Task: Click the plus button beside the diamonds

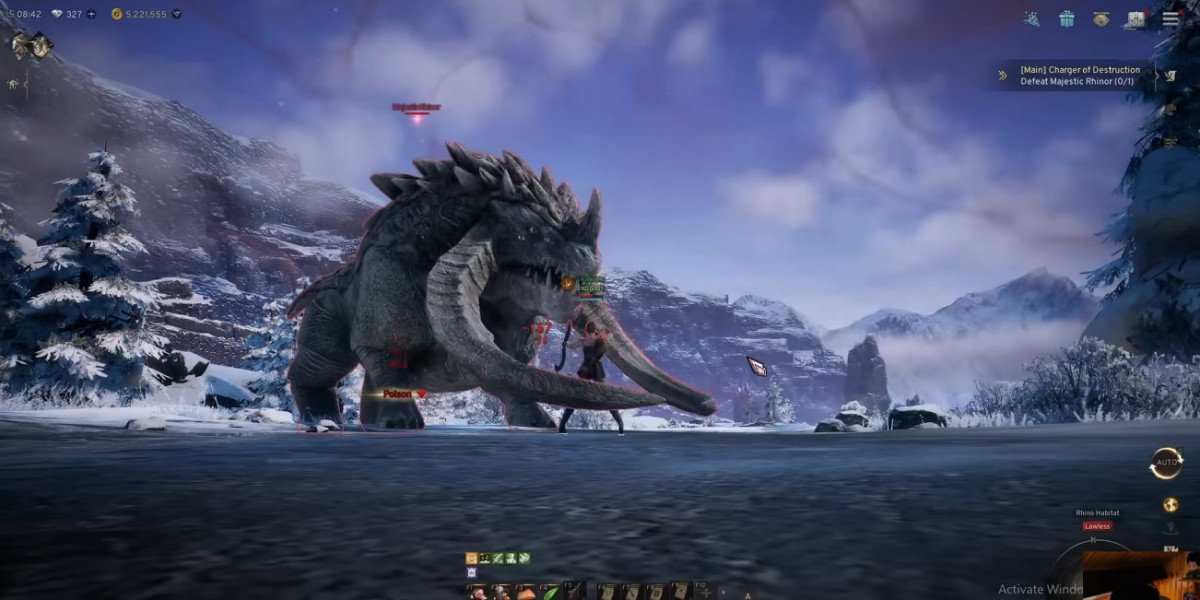Action: click(92, 14)
